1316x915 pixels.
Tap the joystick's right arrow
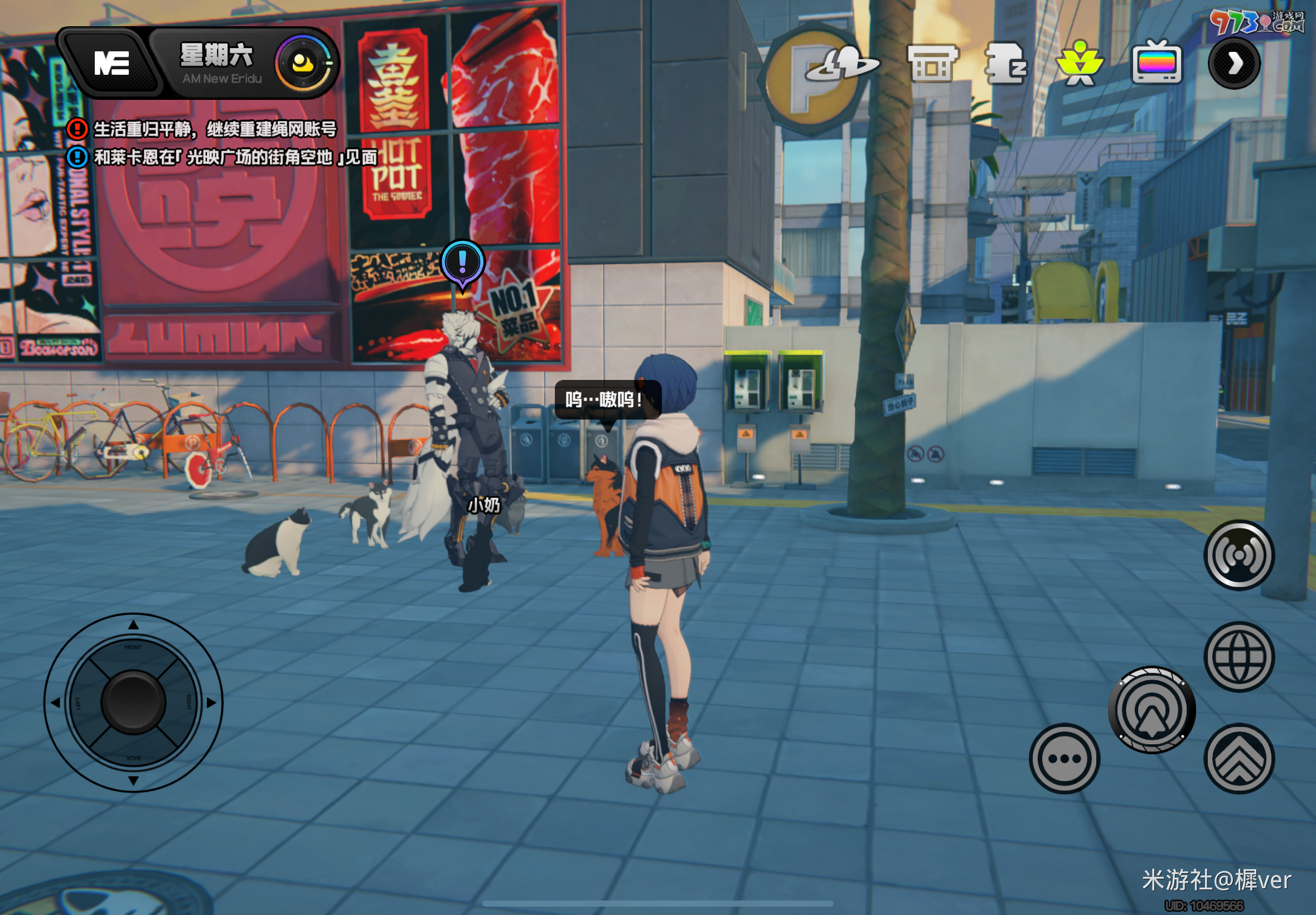(211, 702)
